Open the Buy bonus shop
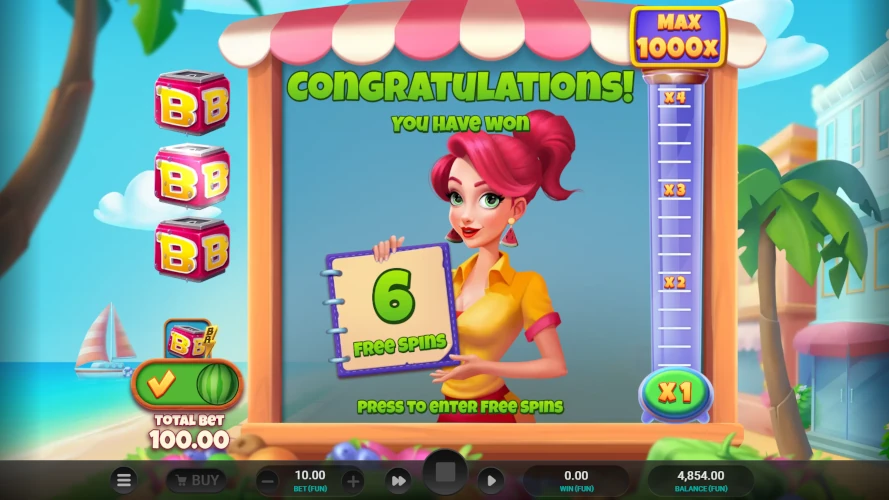889x500 pixels. [194, 481]
